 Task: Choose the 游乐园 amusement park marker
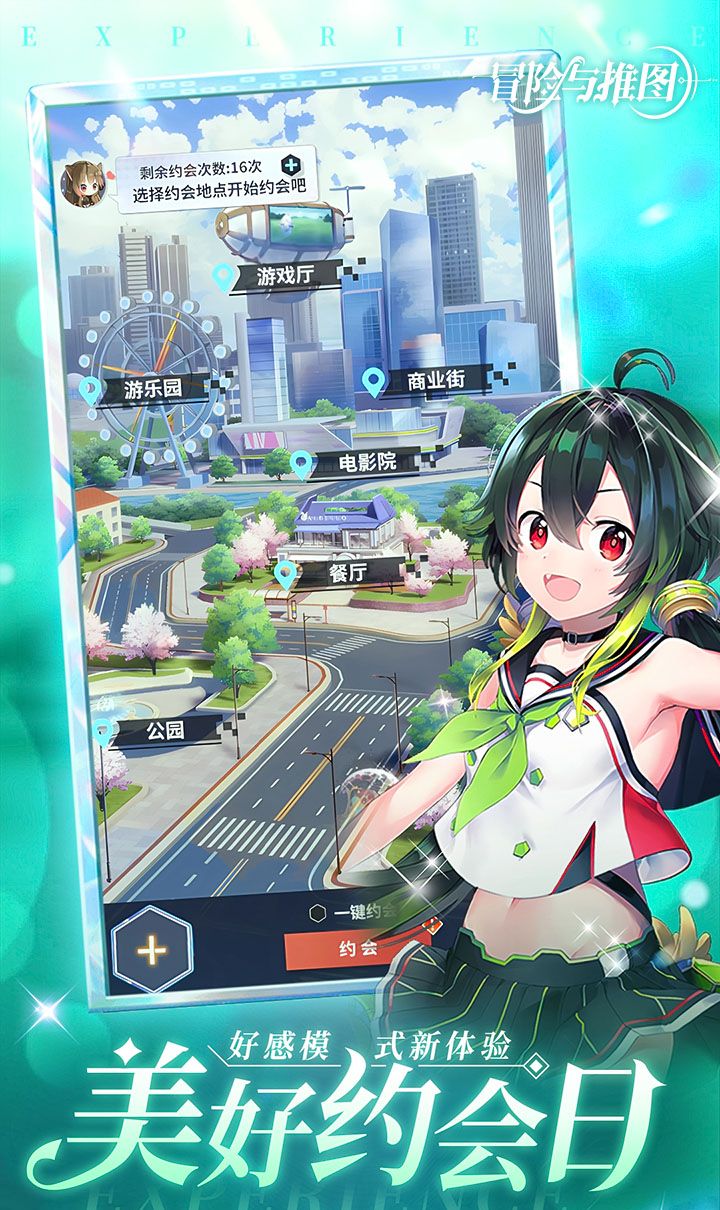coord(152,388)
